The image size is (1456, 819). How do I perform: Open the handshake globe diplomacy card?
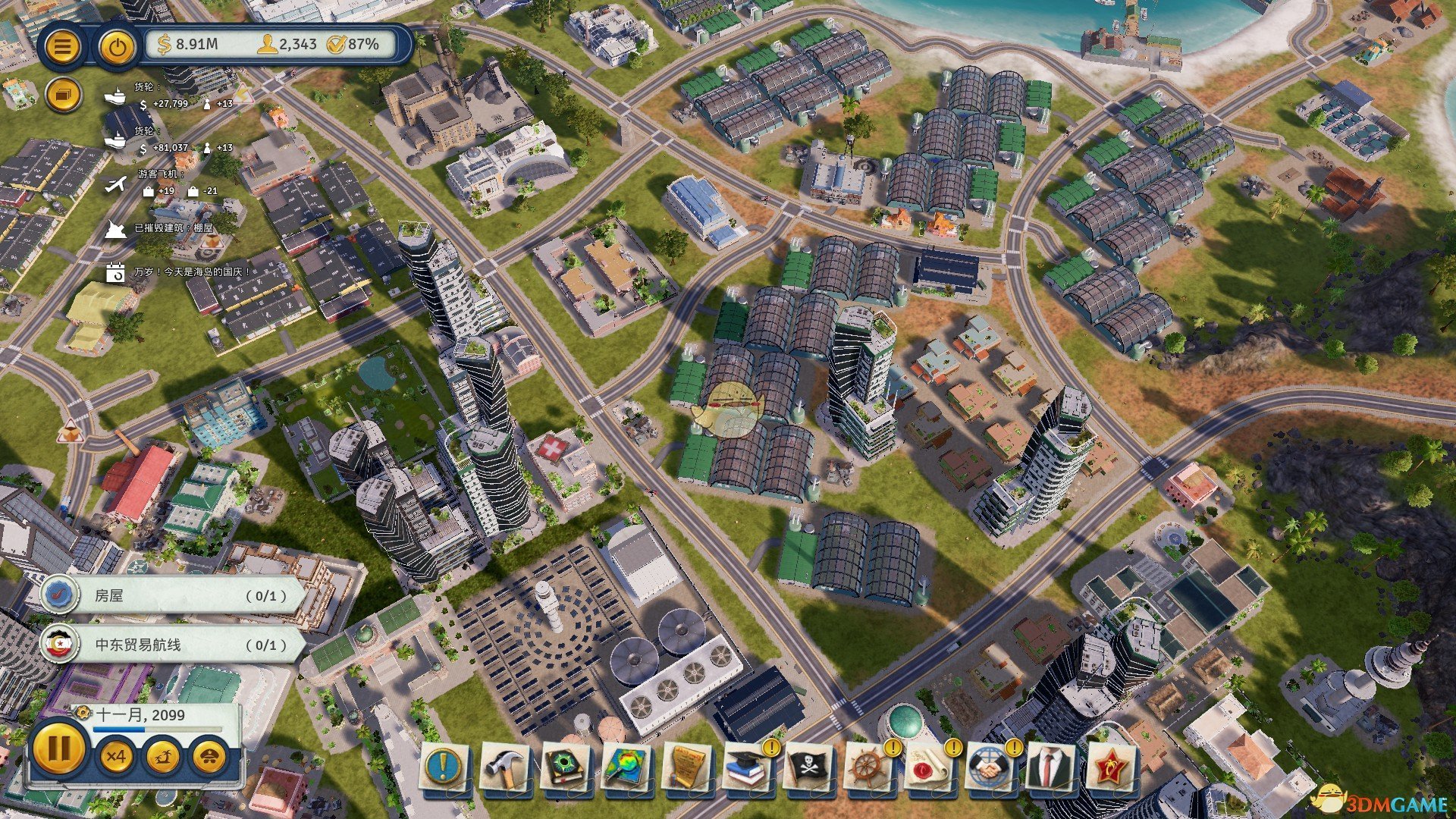(x=990, y=767)
